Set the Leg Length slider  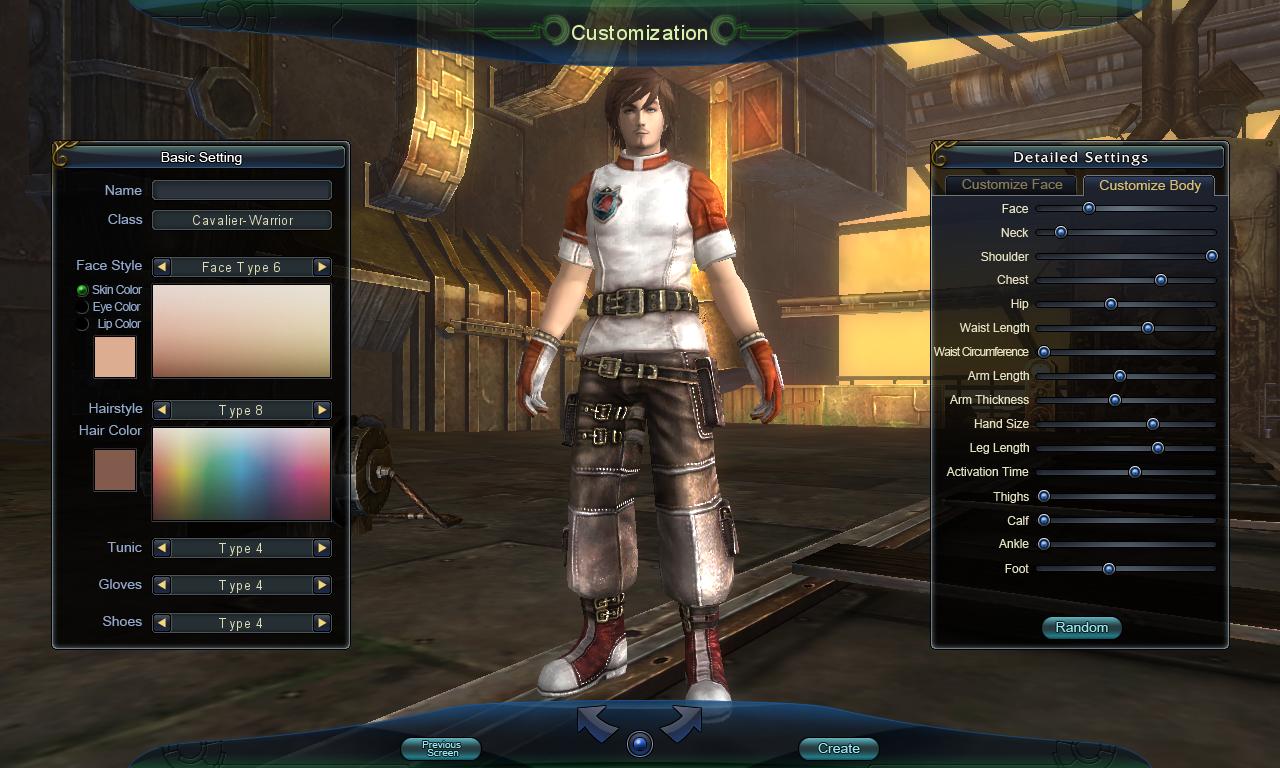click(1125, 448)
